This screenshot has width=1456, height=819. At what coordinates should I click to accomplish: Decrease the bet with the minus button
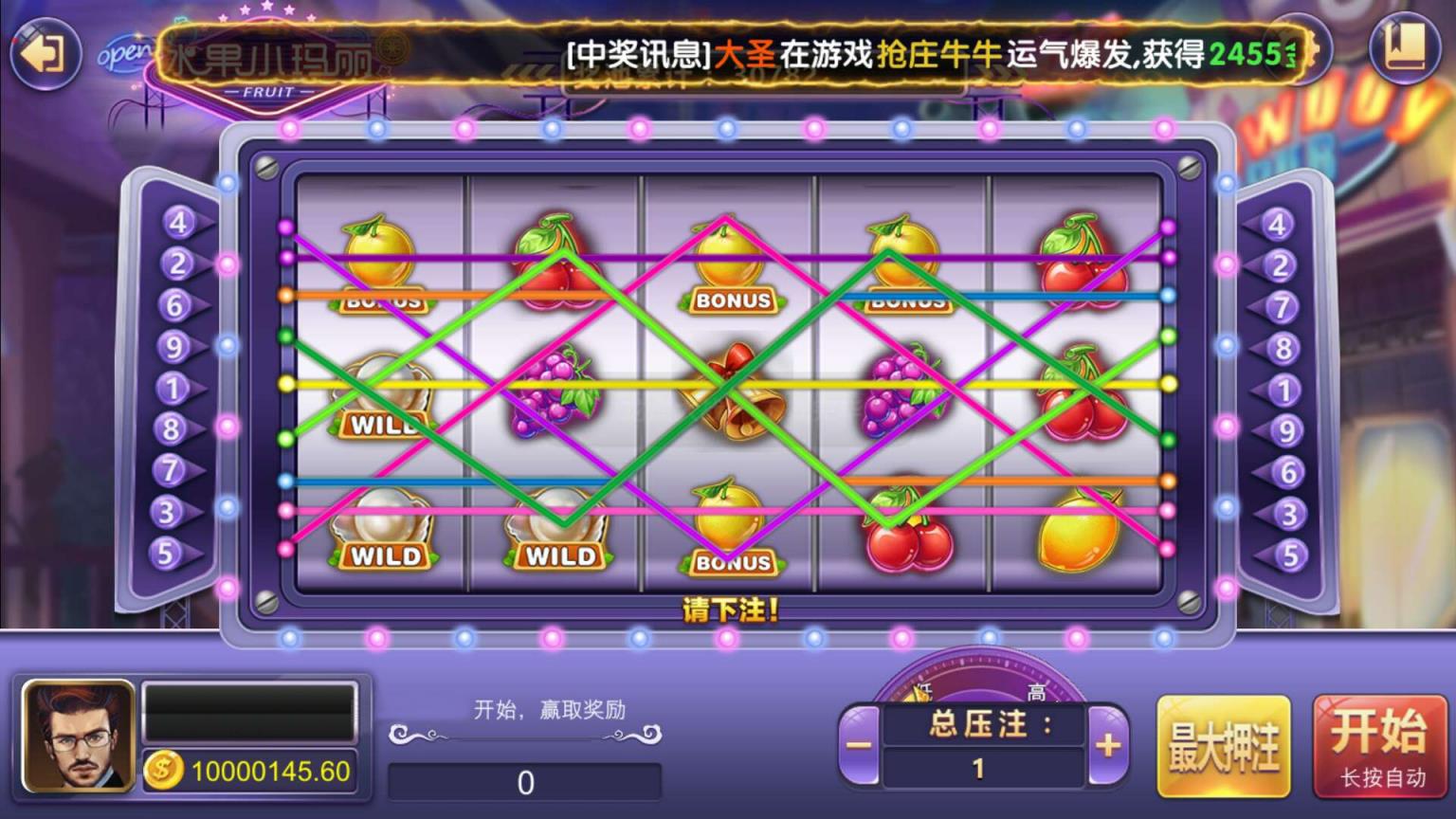(860, 746)
